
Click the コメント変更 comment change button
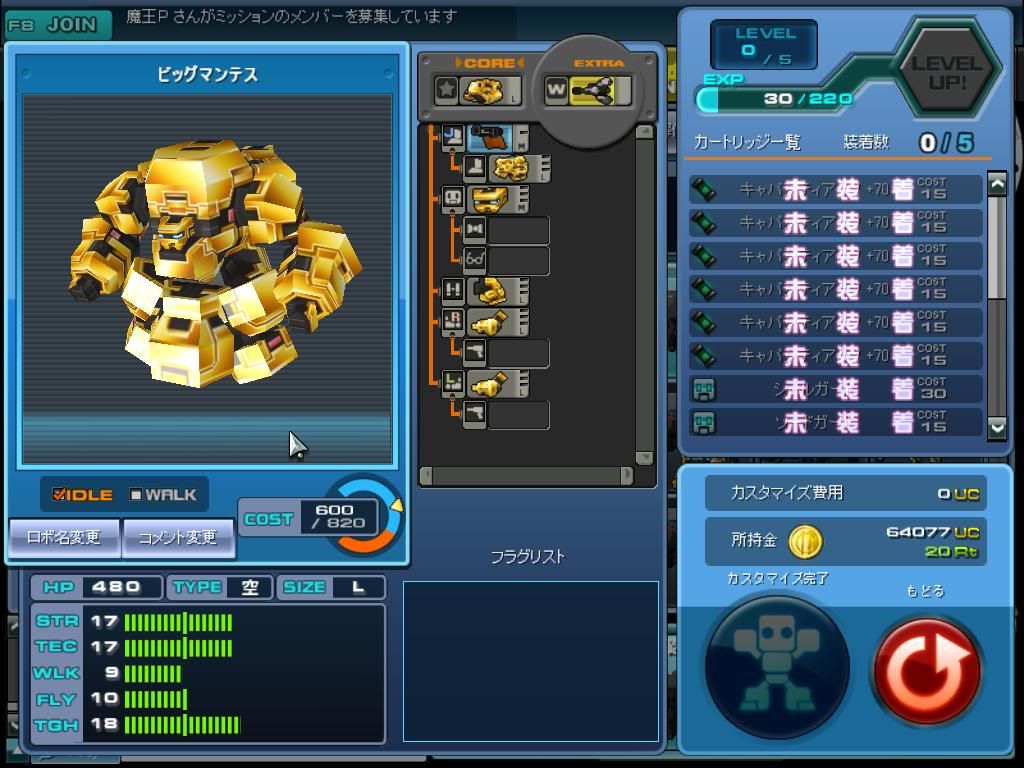pyautogui.click(x=178, y=537)
